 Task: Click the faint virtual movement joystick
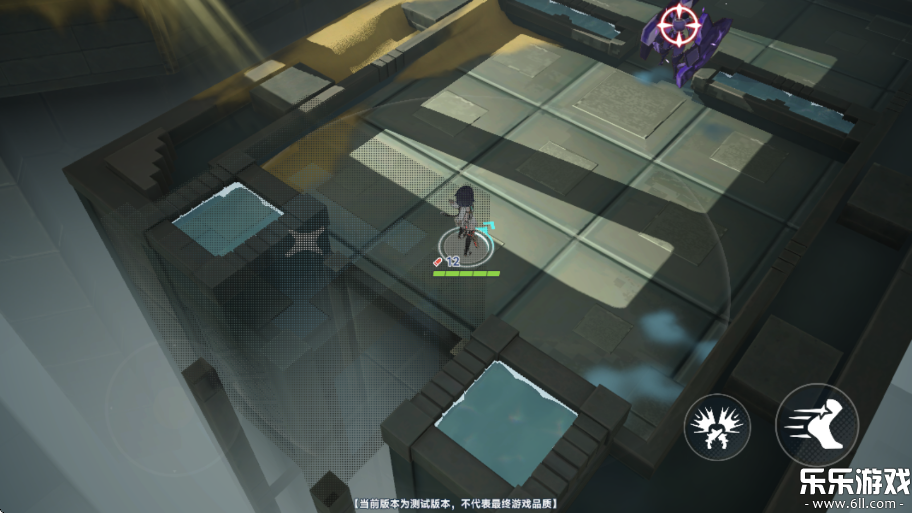tap(172, 407)
